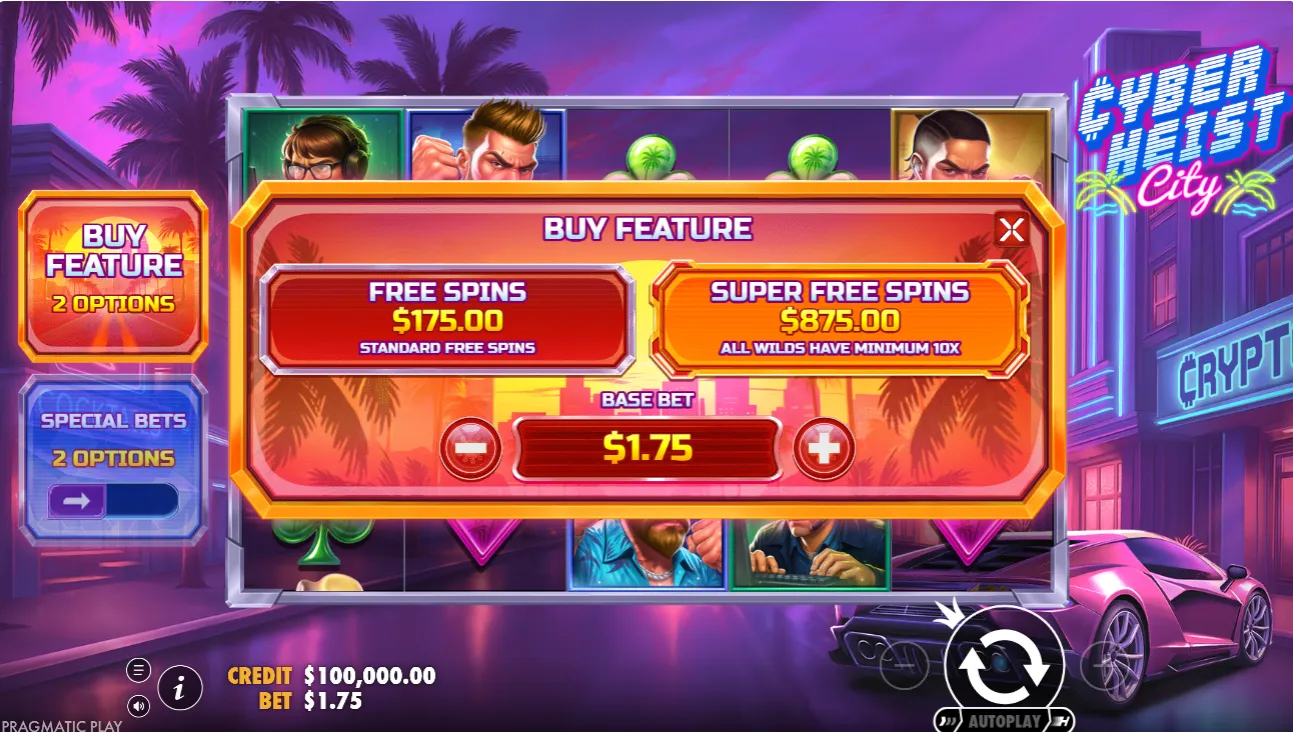Open the hamburger settings menu
This screenshot has width=1293, height=732.
tap(139, 670)
